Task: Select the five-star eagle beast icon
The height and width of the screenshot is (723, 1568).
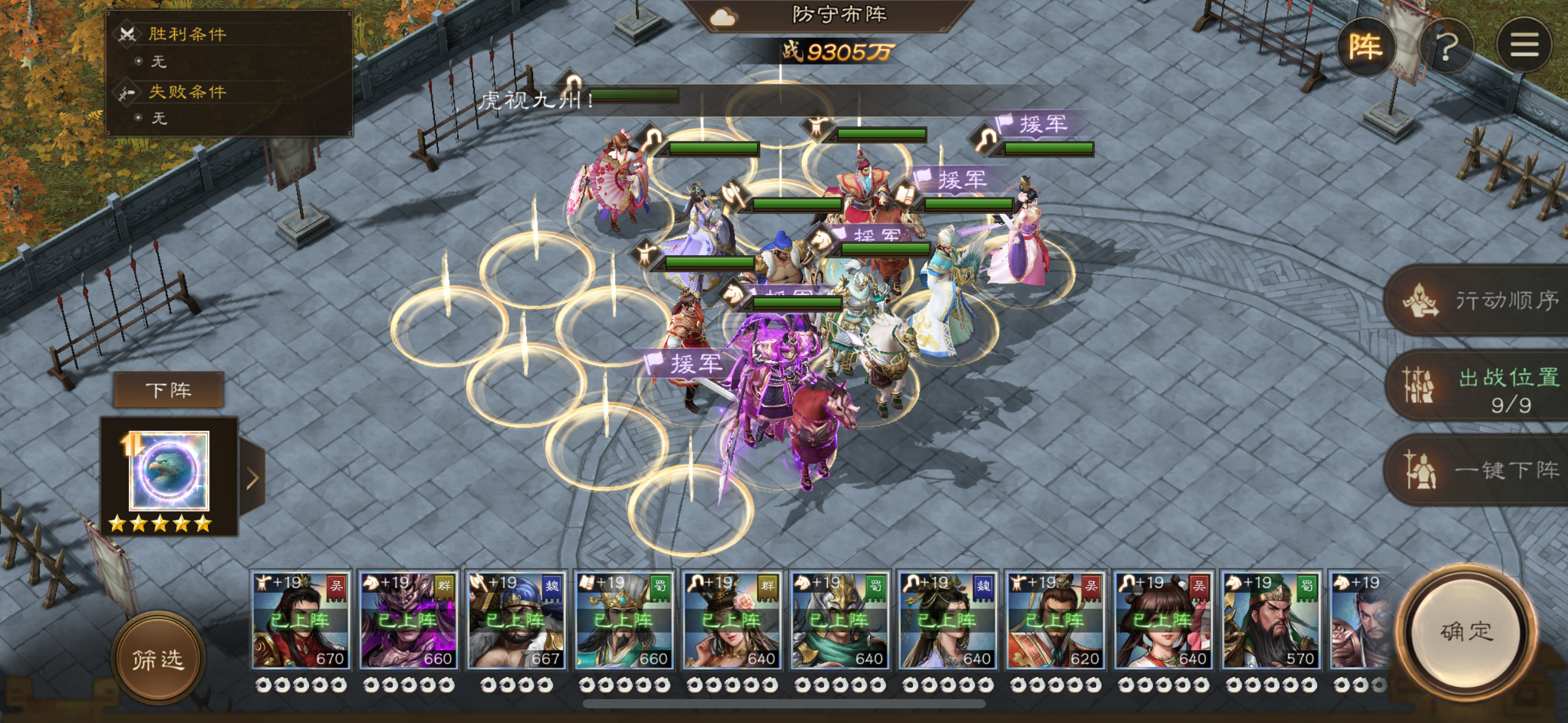Action: (x=169, y=471)
